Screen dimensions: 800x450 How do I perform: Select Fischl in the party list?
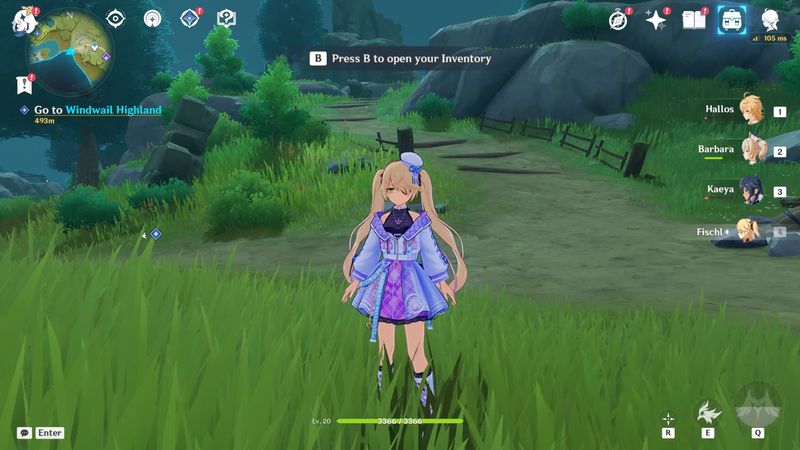coord(750,231)
